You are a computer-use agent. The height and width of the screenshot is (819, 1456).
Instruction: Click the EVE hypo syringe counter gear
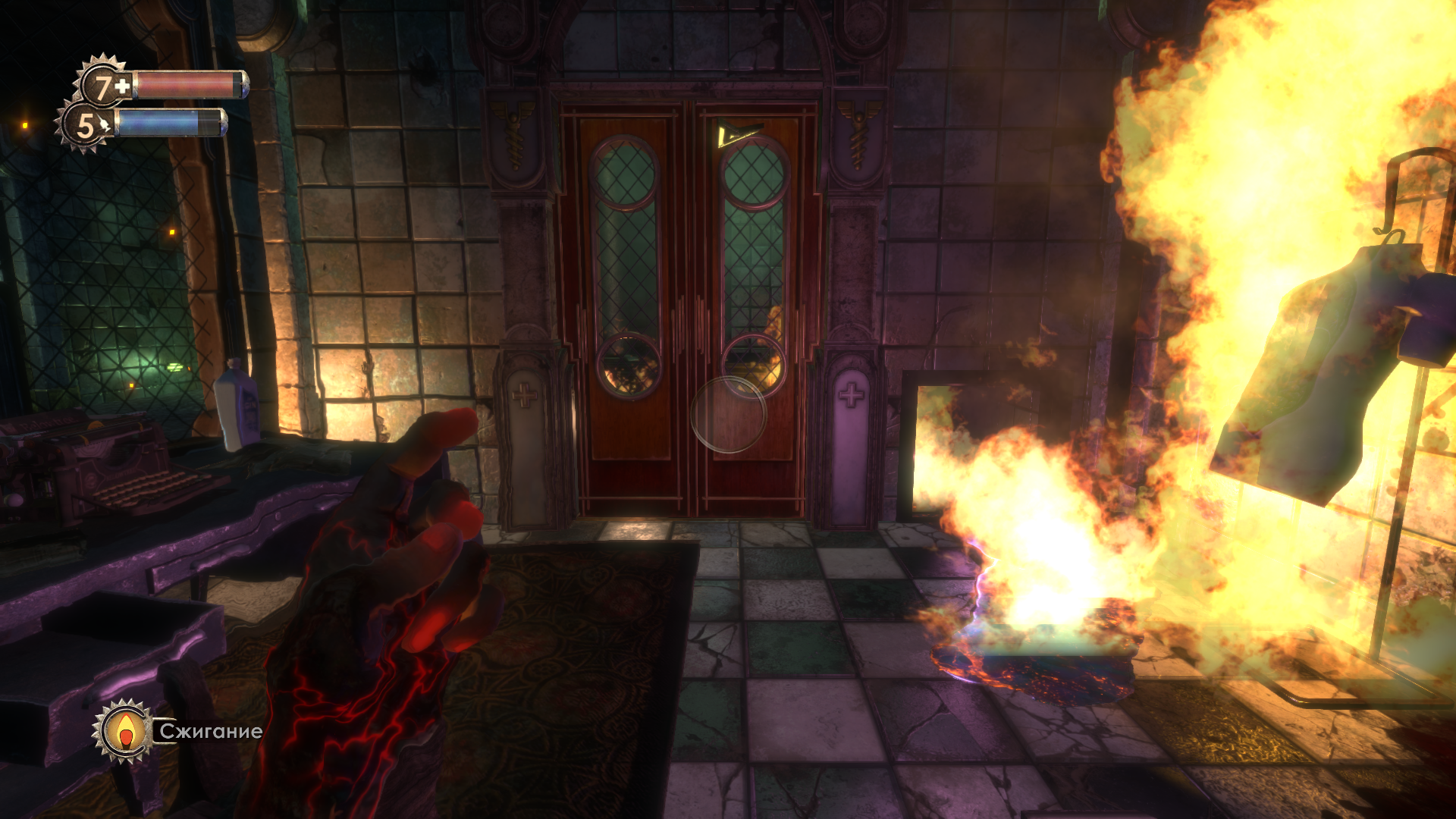pos(86,125)
